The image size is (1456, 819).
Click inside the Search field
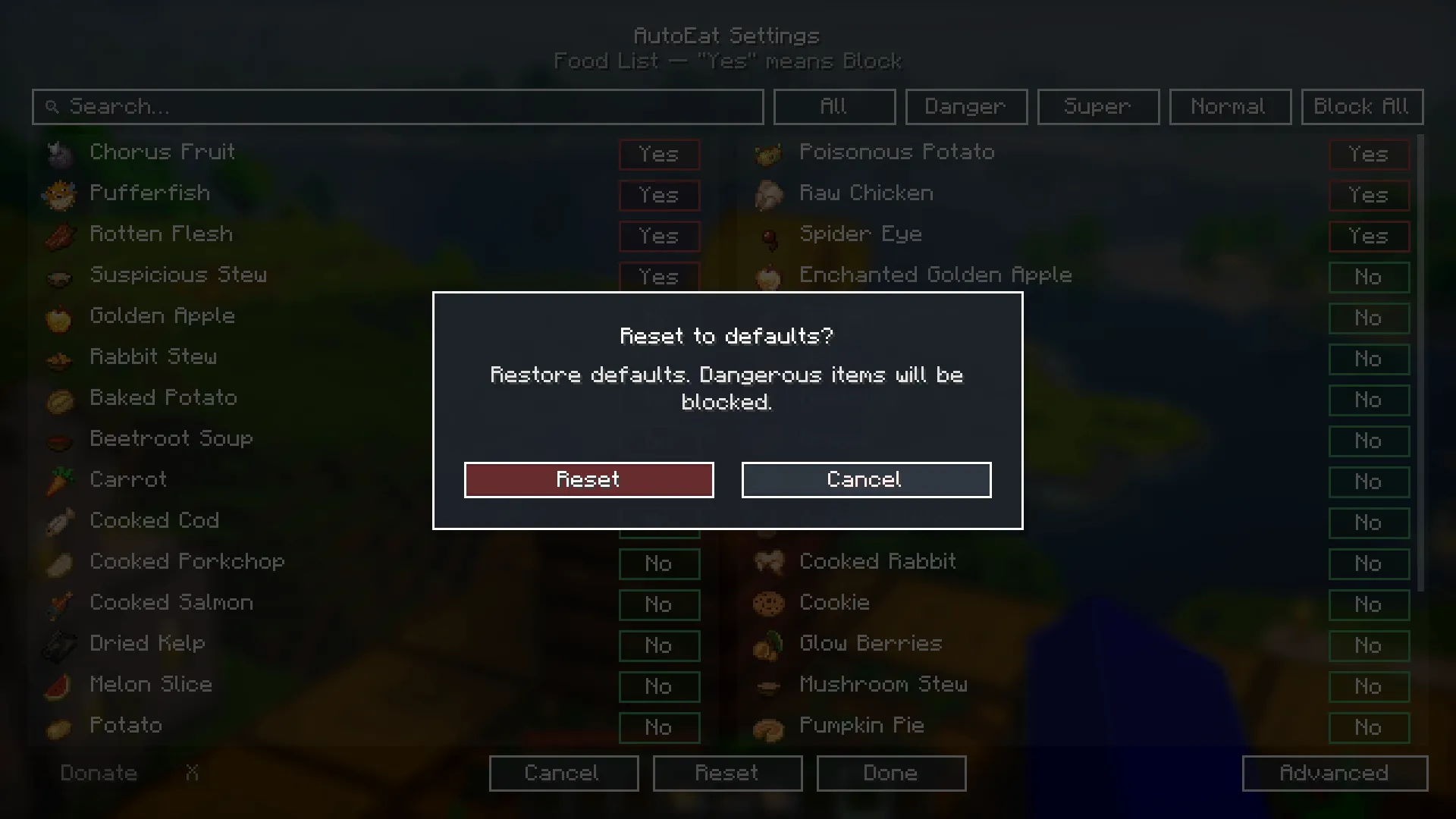click(397, 106)
